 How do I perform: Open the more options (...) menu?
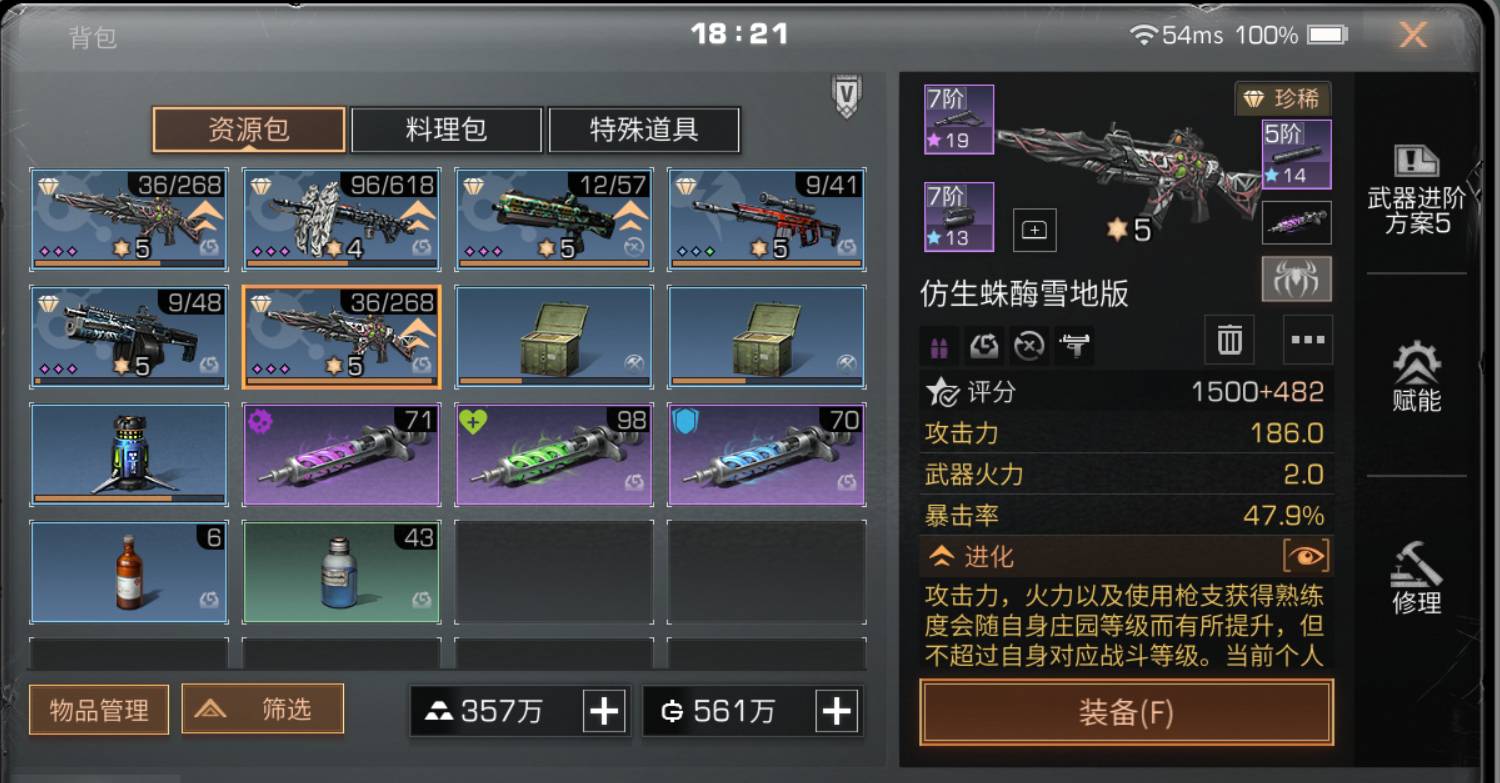(1307, 340)
